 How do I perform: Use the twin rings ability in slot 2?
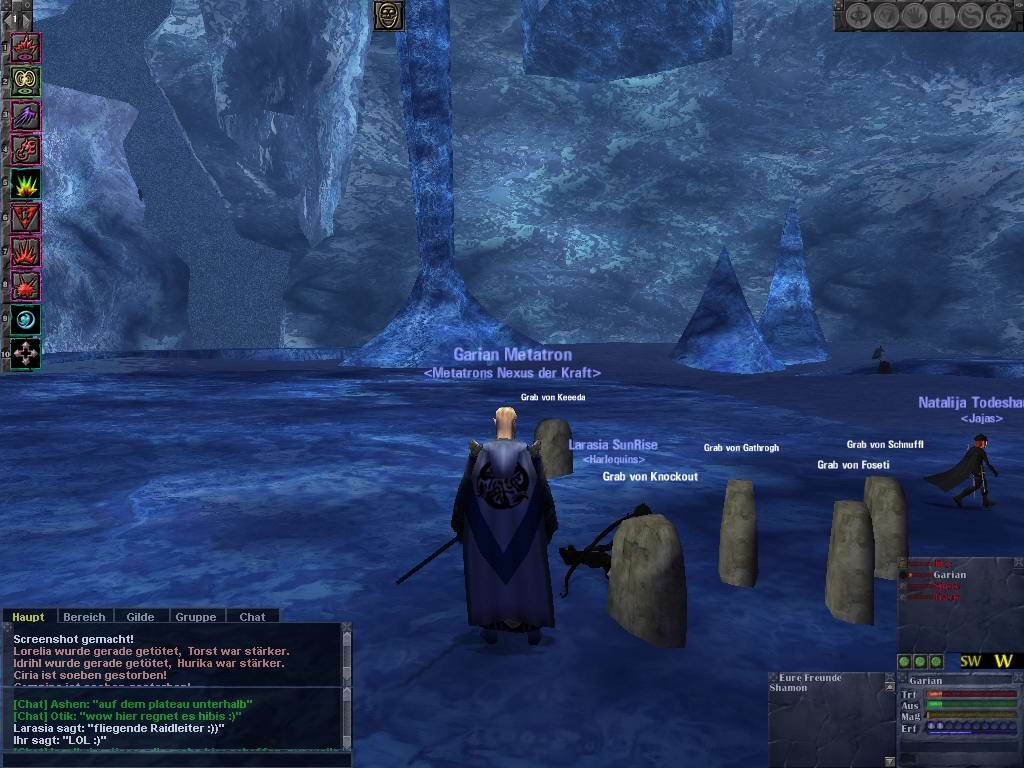(25, 81)
